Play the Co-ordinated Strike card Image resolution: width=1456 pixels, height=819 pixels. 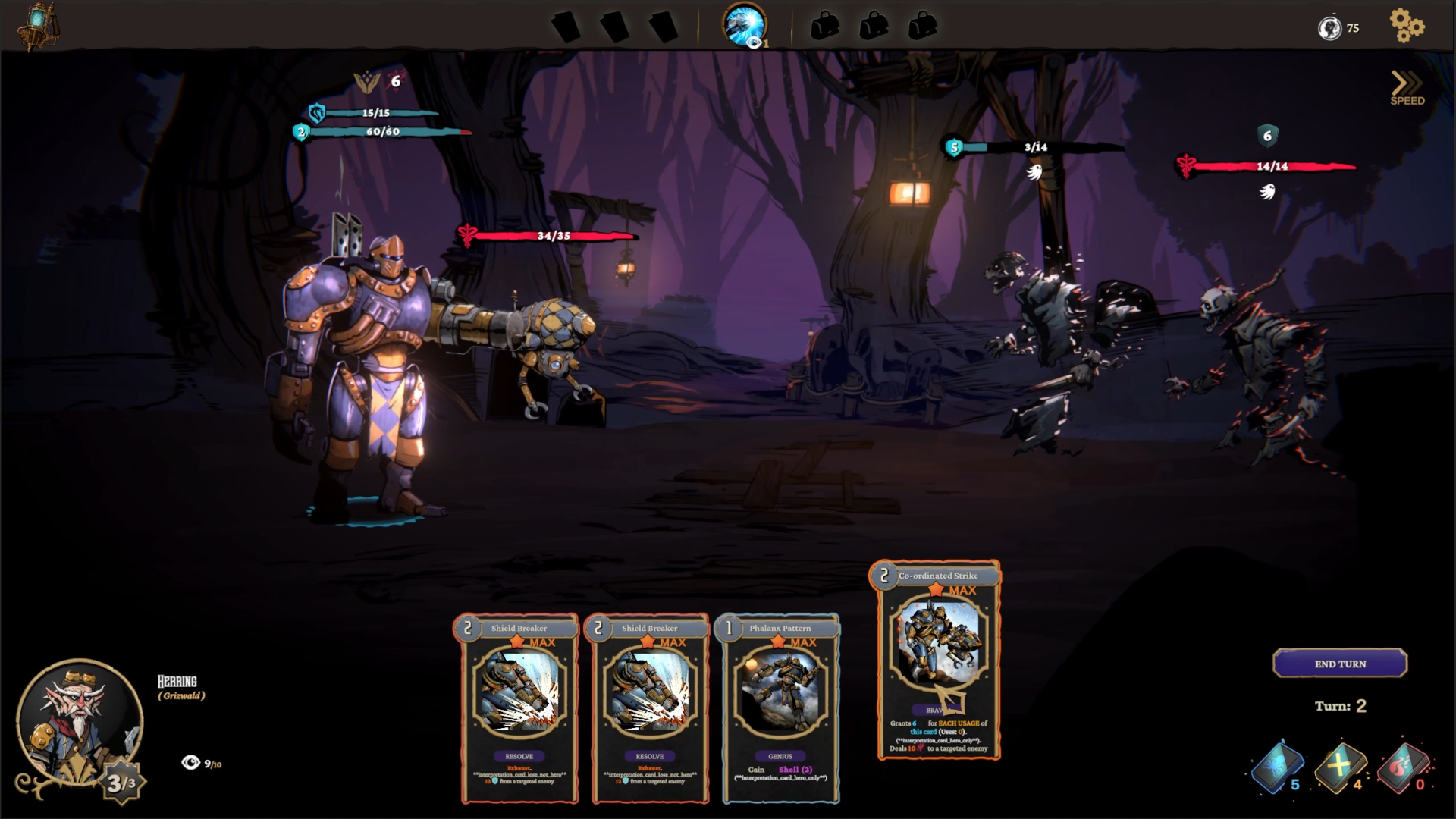click(939, 660)
